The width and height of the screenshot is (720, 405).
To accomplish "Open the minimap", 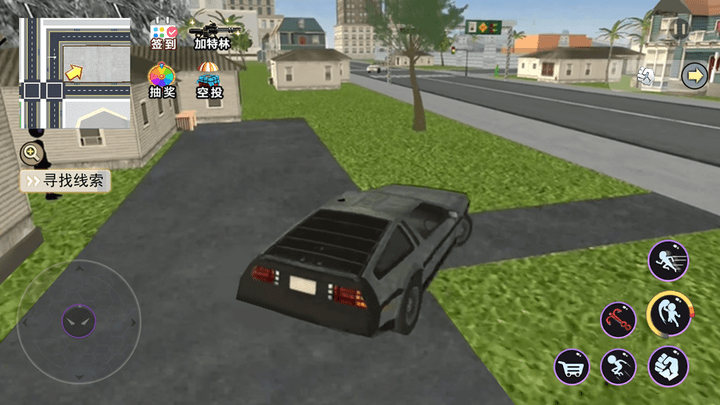I will coord(75,74).
